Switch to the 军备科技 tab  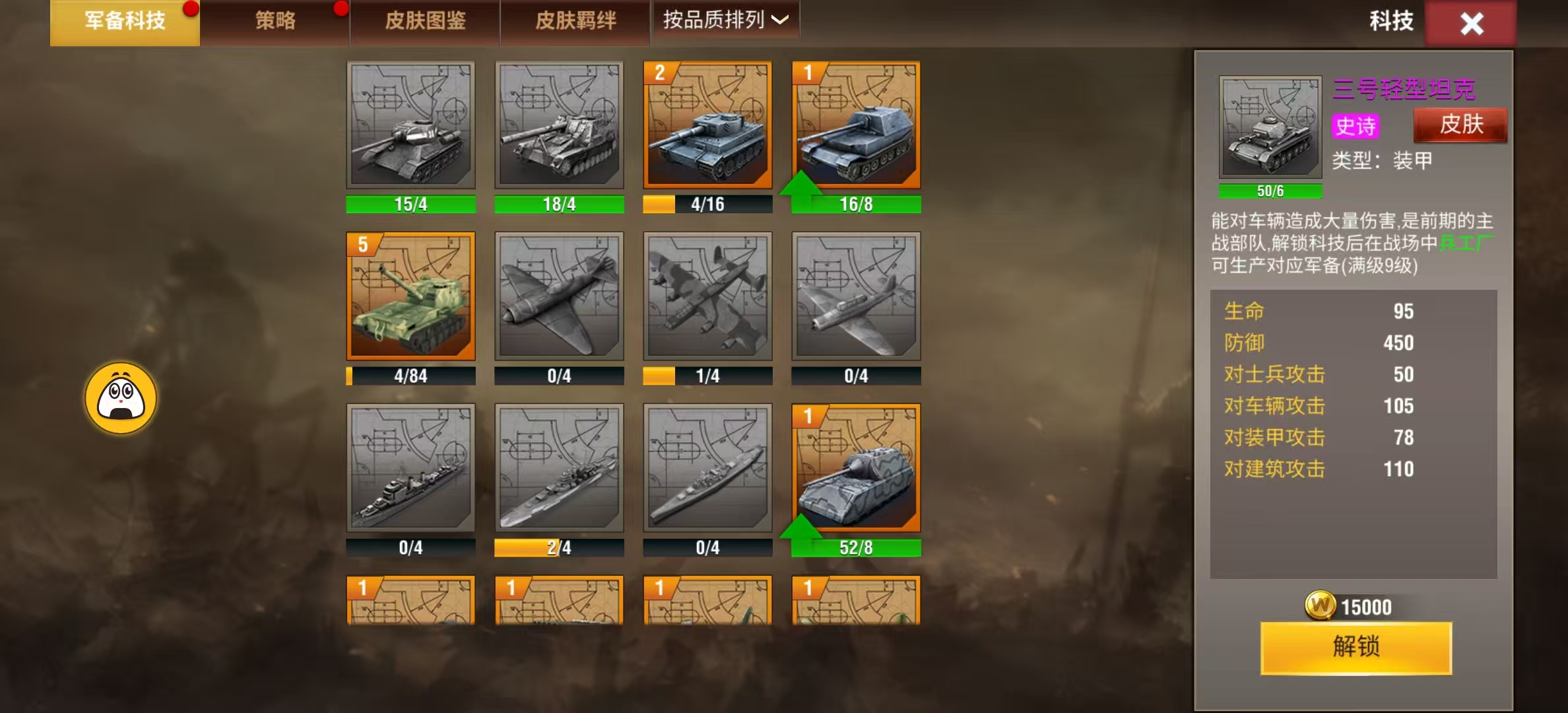(125, 22)
